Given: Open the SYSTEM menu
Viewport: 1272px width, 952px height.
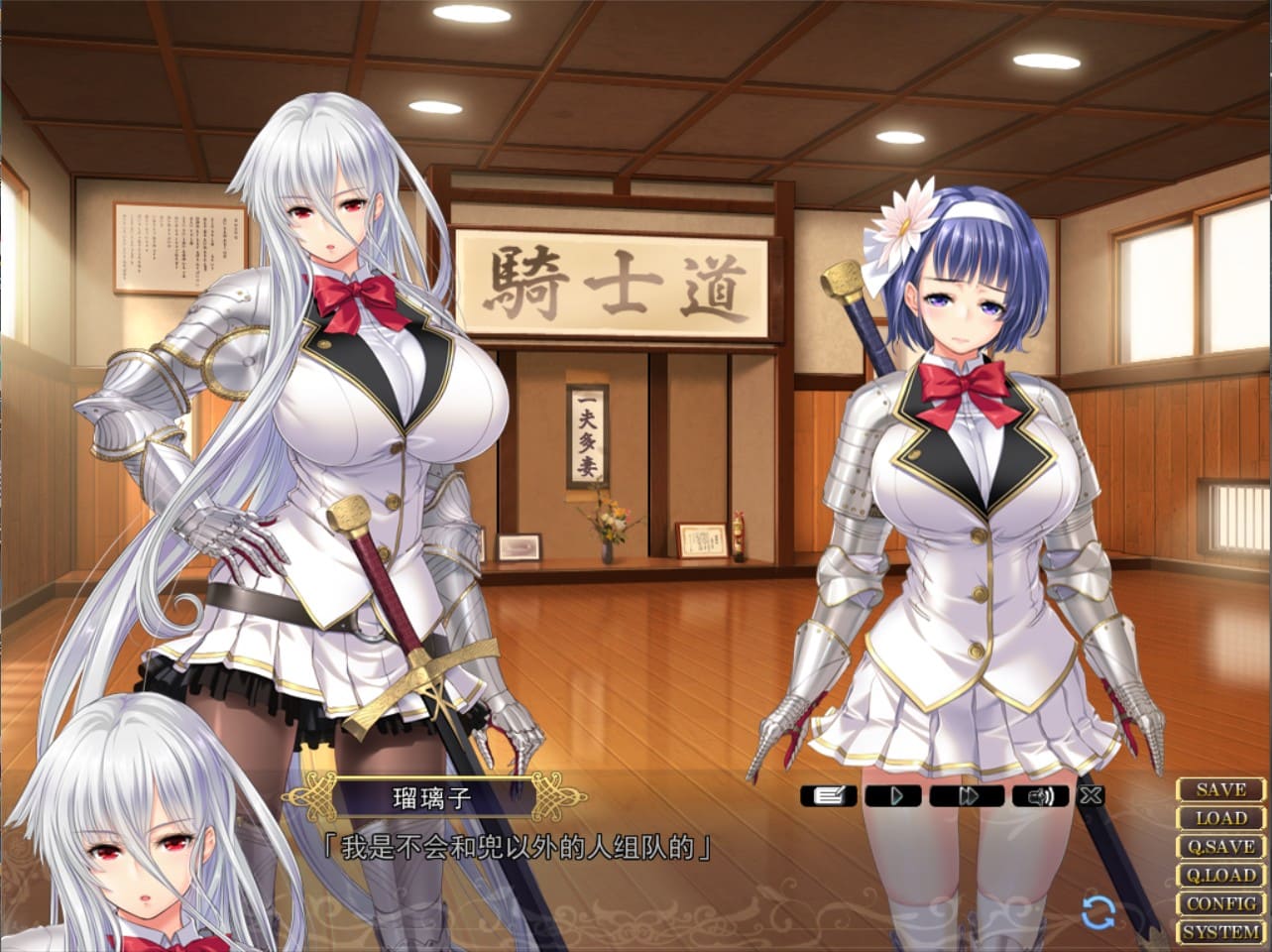Looking at the screenshot, I should point(1220,933).
